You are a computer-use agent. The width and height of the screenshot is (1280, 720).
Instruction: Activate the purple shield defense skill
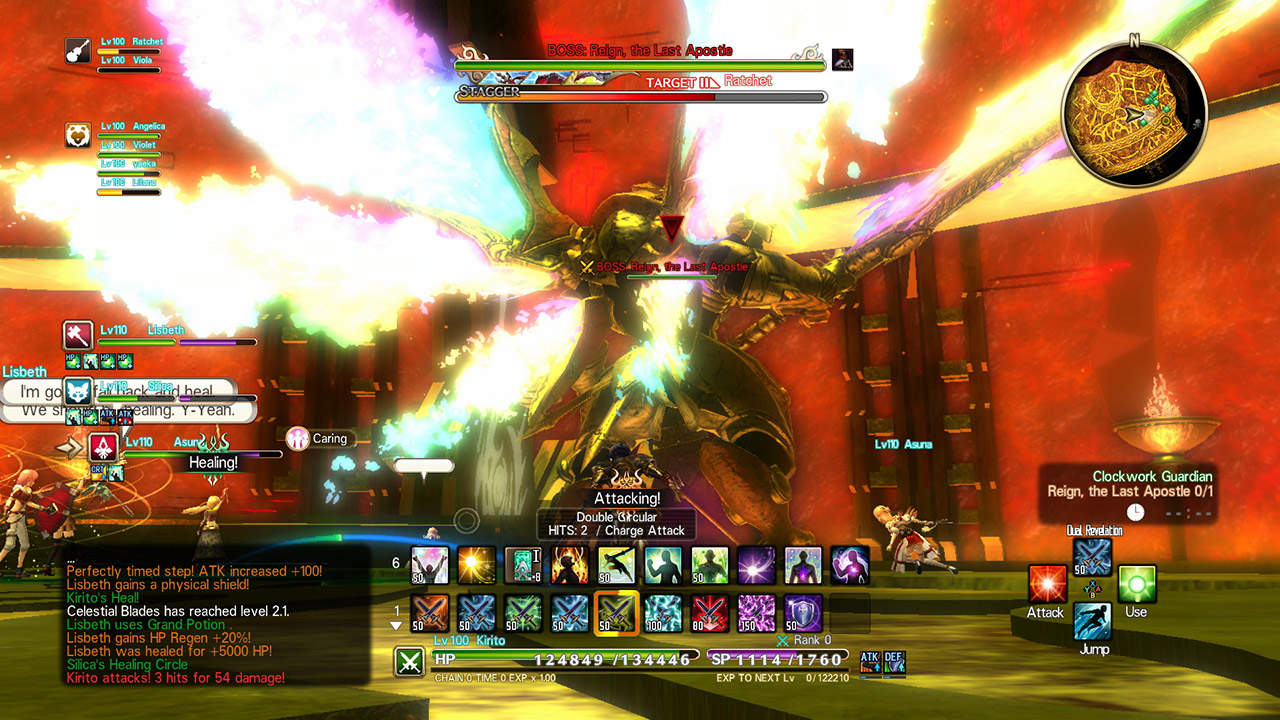[803, 613]
